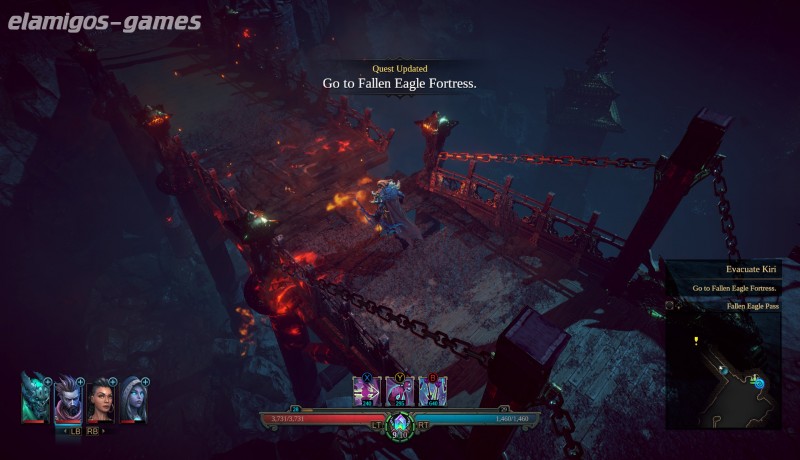Open the Evacuate Kiri quest tracker
The image size is (800, 460).
coord(752,269)
